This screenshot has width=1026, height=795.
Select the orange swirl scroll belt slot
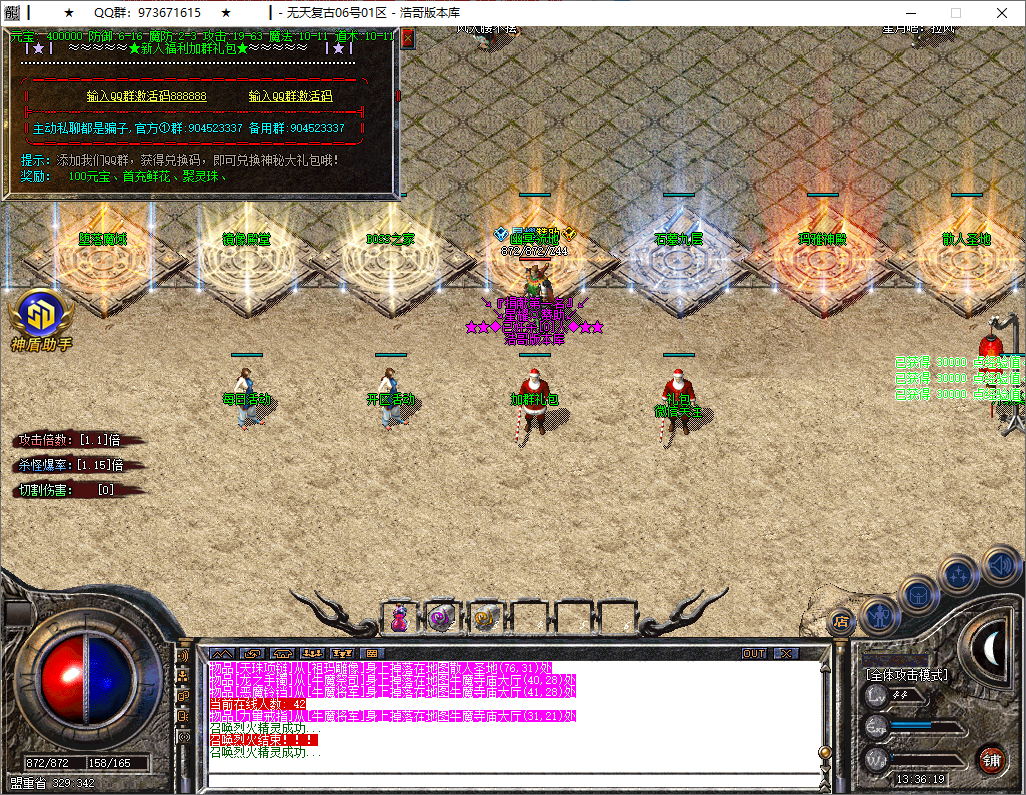click(x=486, y=618)
